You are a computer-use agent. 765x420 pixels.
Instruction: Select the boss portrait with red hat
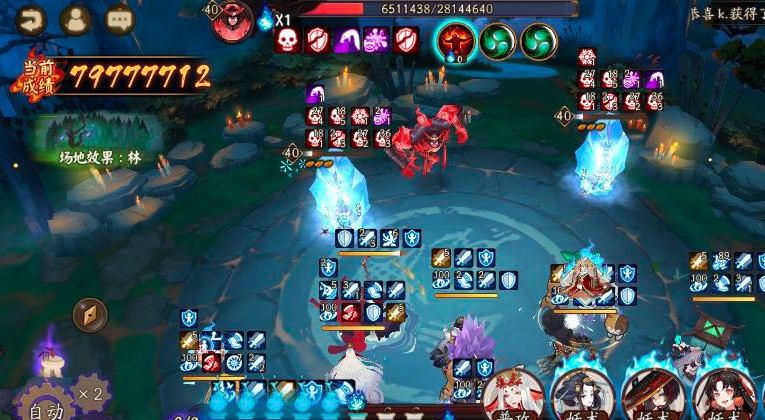coord(234,20)
